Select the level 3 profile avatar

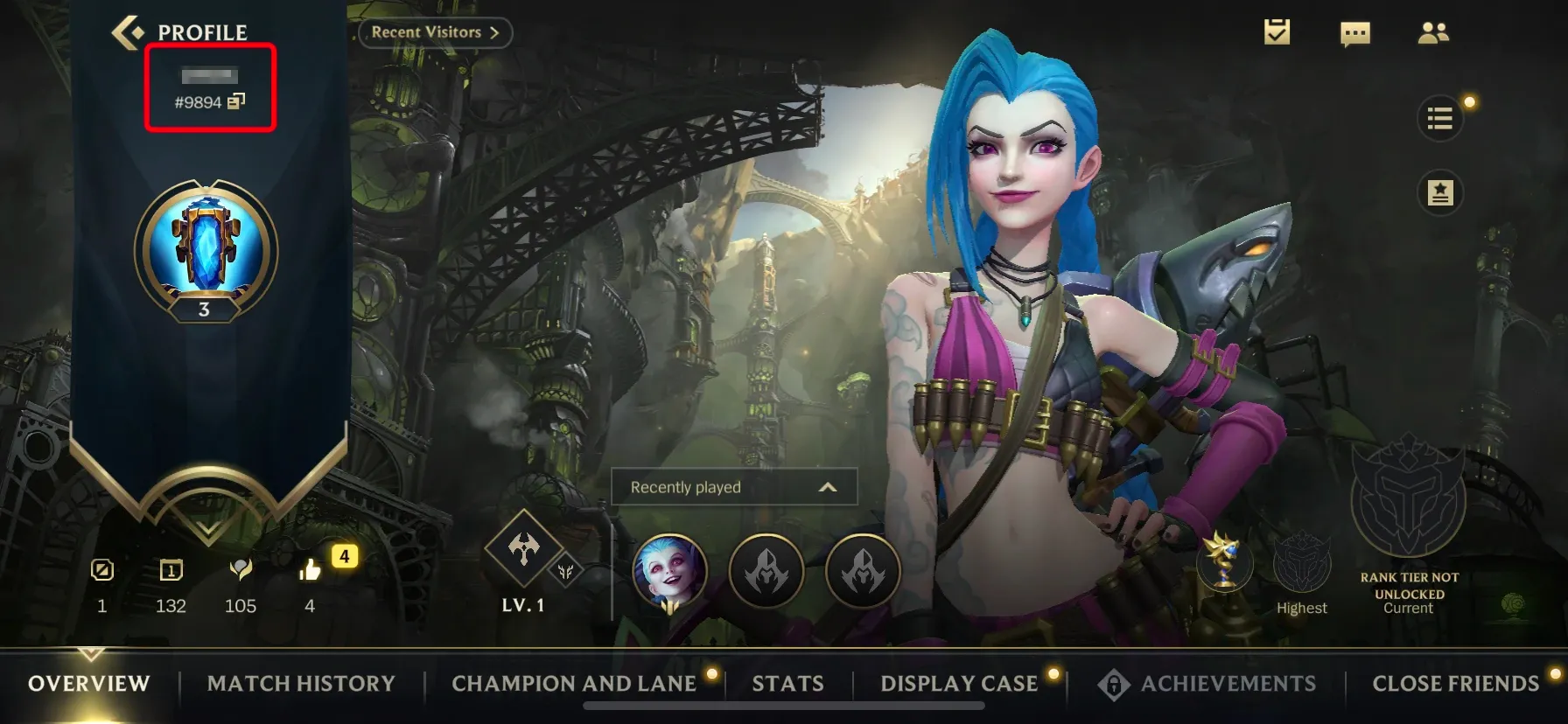(206, 251)
